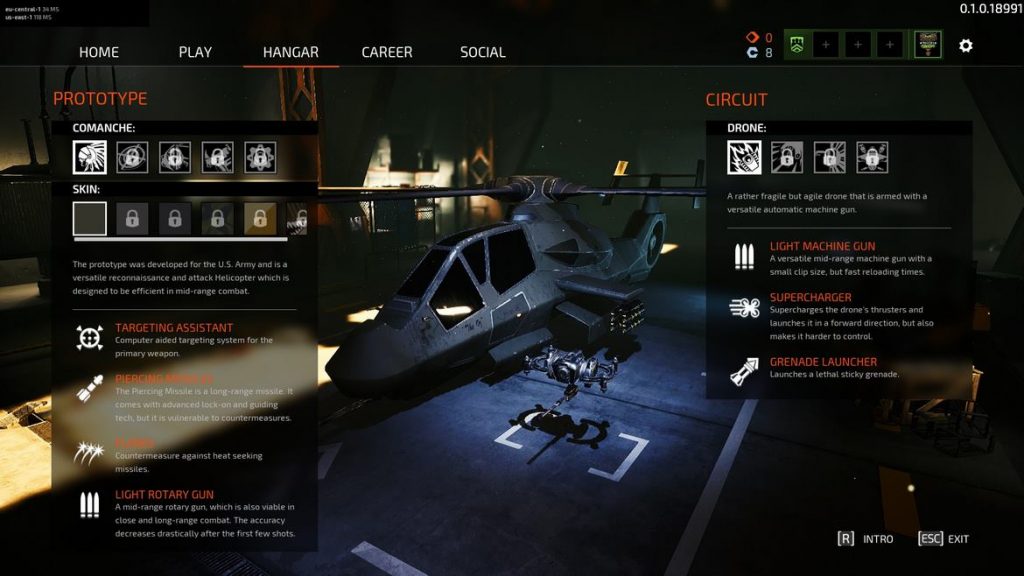
Task: Click the skin list horizontal scrollbar
Action: [180, 240]
